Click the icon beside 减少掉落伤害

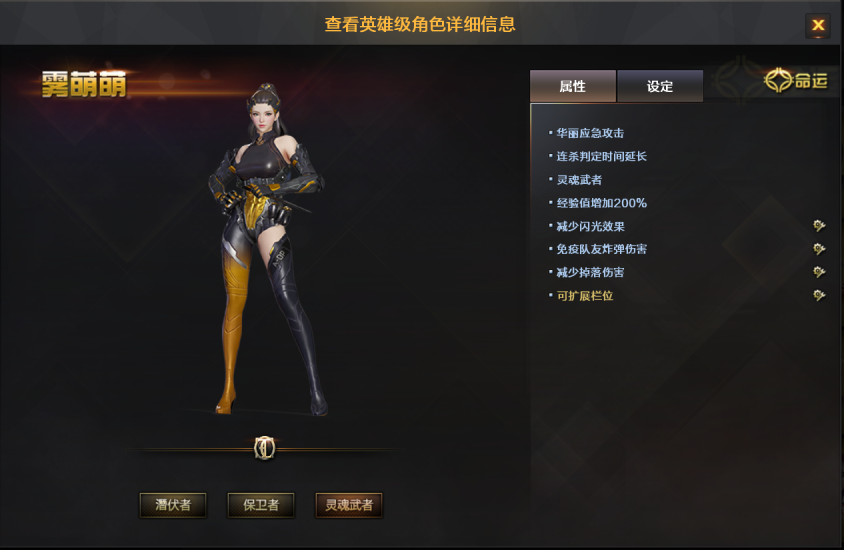pyautogui.click(x=819, y=272)
